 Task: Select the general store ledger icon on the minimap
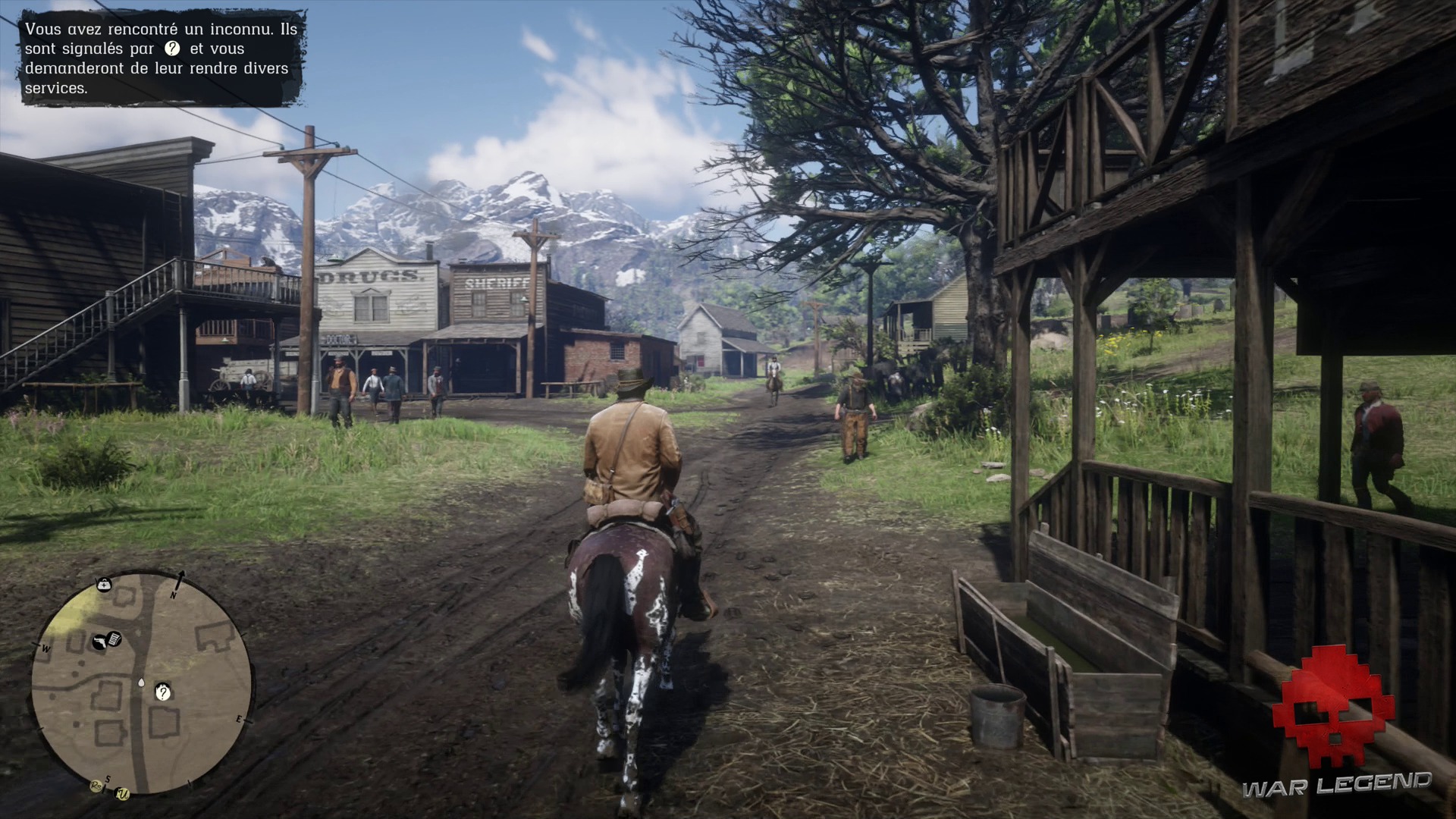coord(114,639)
